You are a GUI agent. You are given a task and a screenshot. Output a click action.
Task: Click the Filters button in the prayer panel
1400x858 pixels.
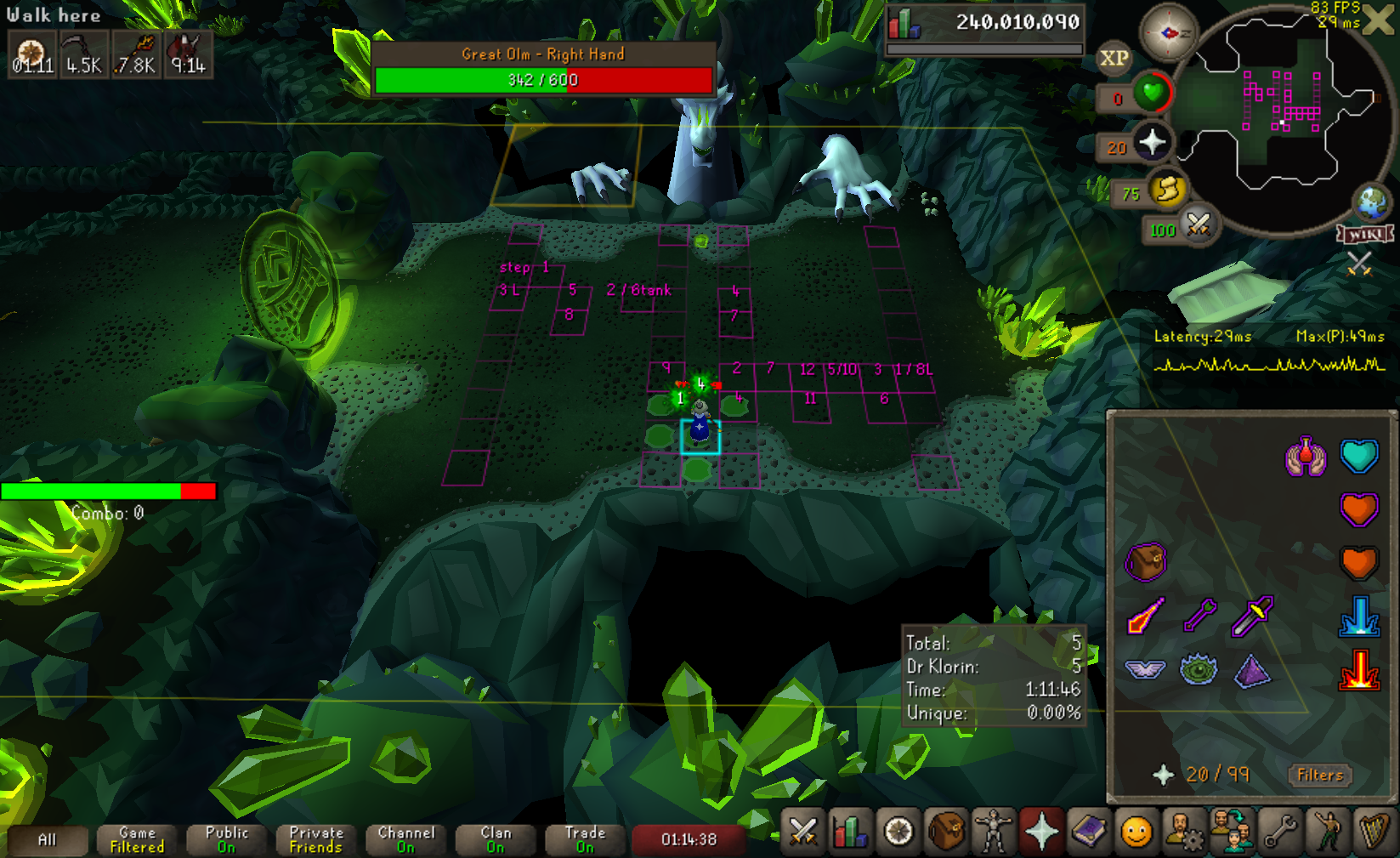click(1319, 775)
